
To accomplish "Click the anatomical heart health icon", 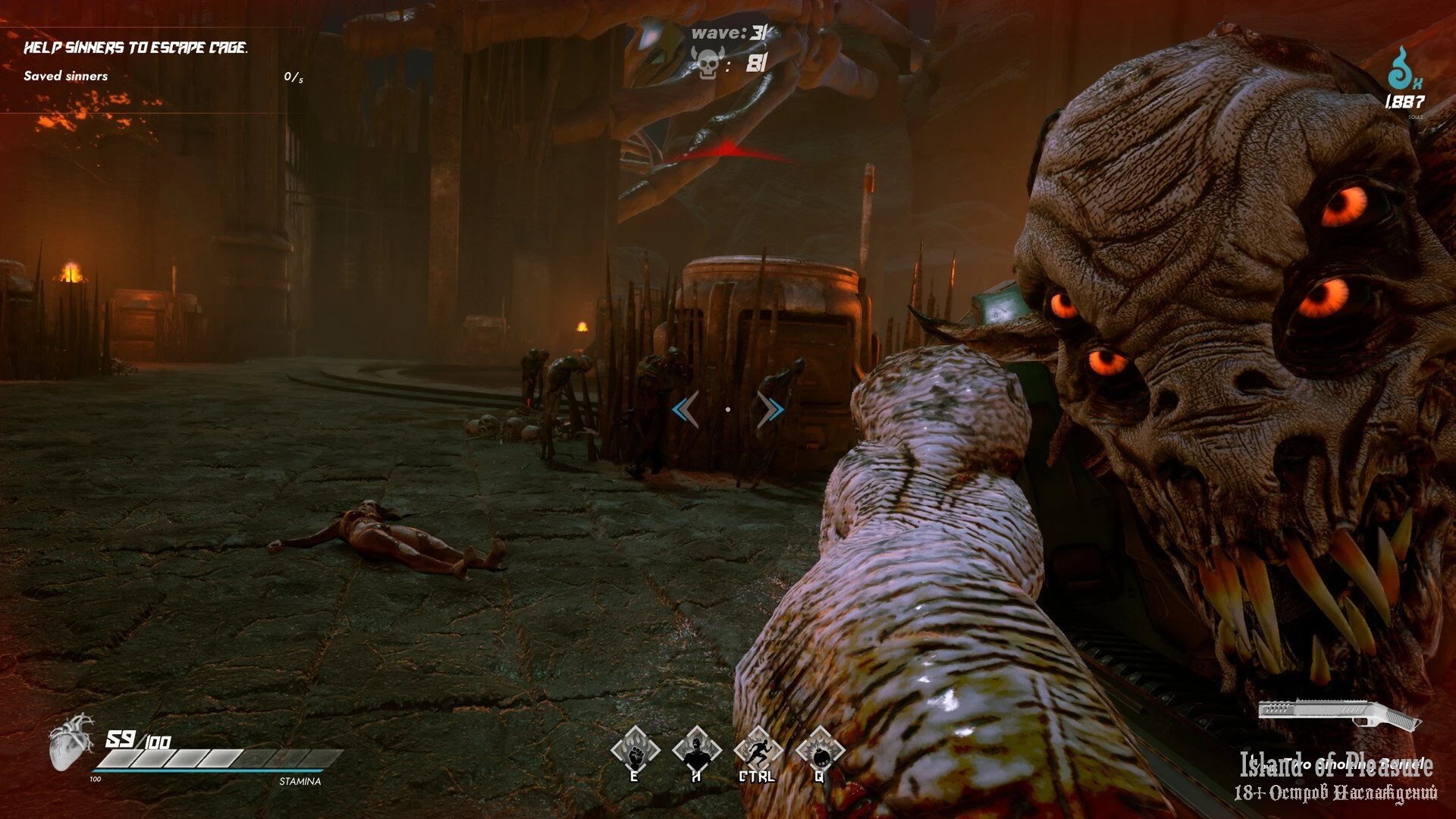I will (71, 742).
